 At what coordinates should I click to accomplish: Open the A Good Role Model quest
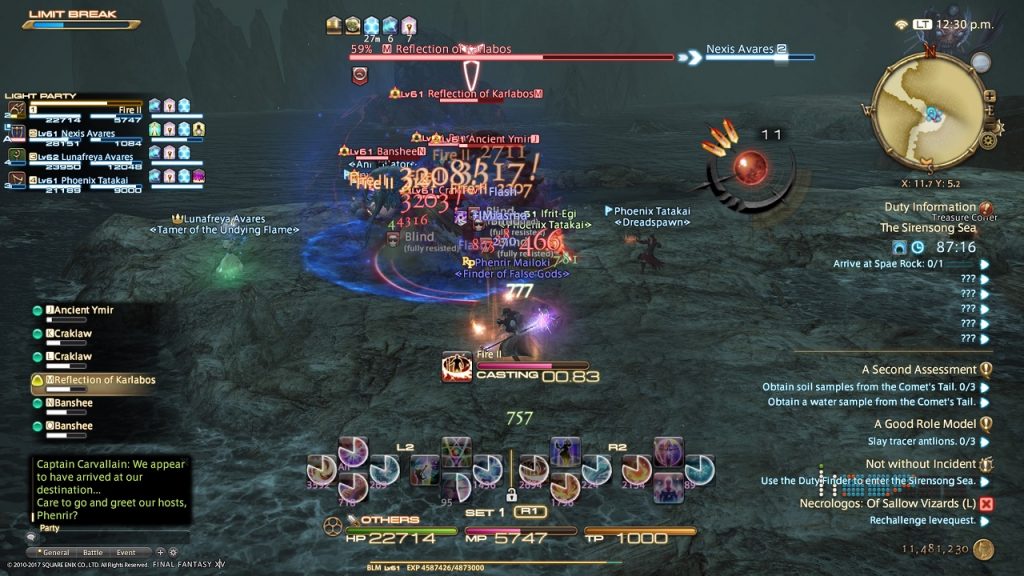925,424
